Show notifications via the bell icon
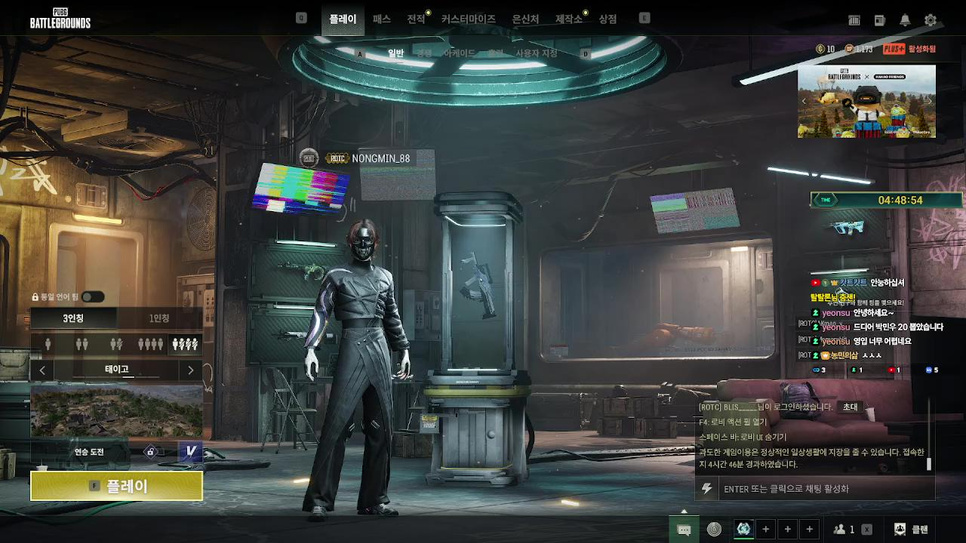Screen dimensions: 966x543 [905, 20]
